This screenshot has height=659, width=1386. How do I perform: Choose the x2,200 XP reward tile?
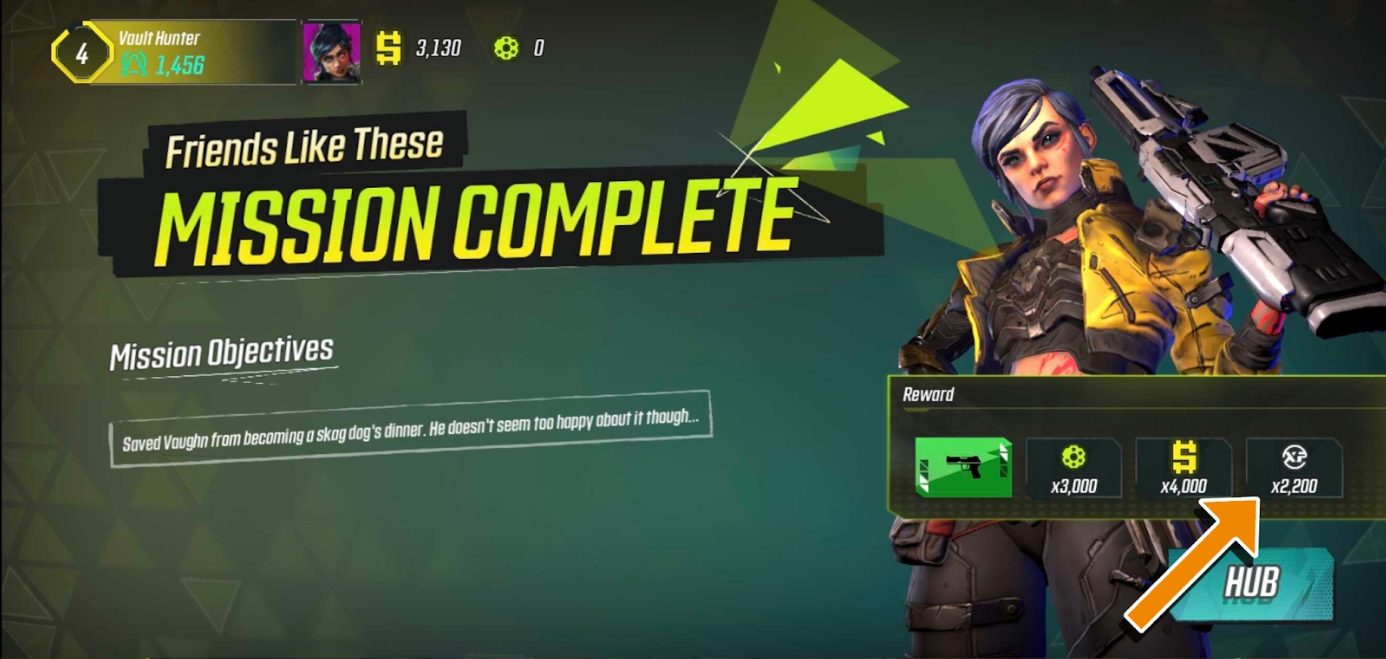tap(1294, 468)
